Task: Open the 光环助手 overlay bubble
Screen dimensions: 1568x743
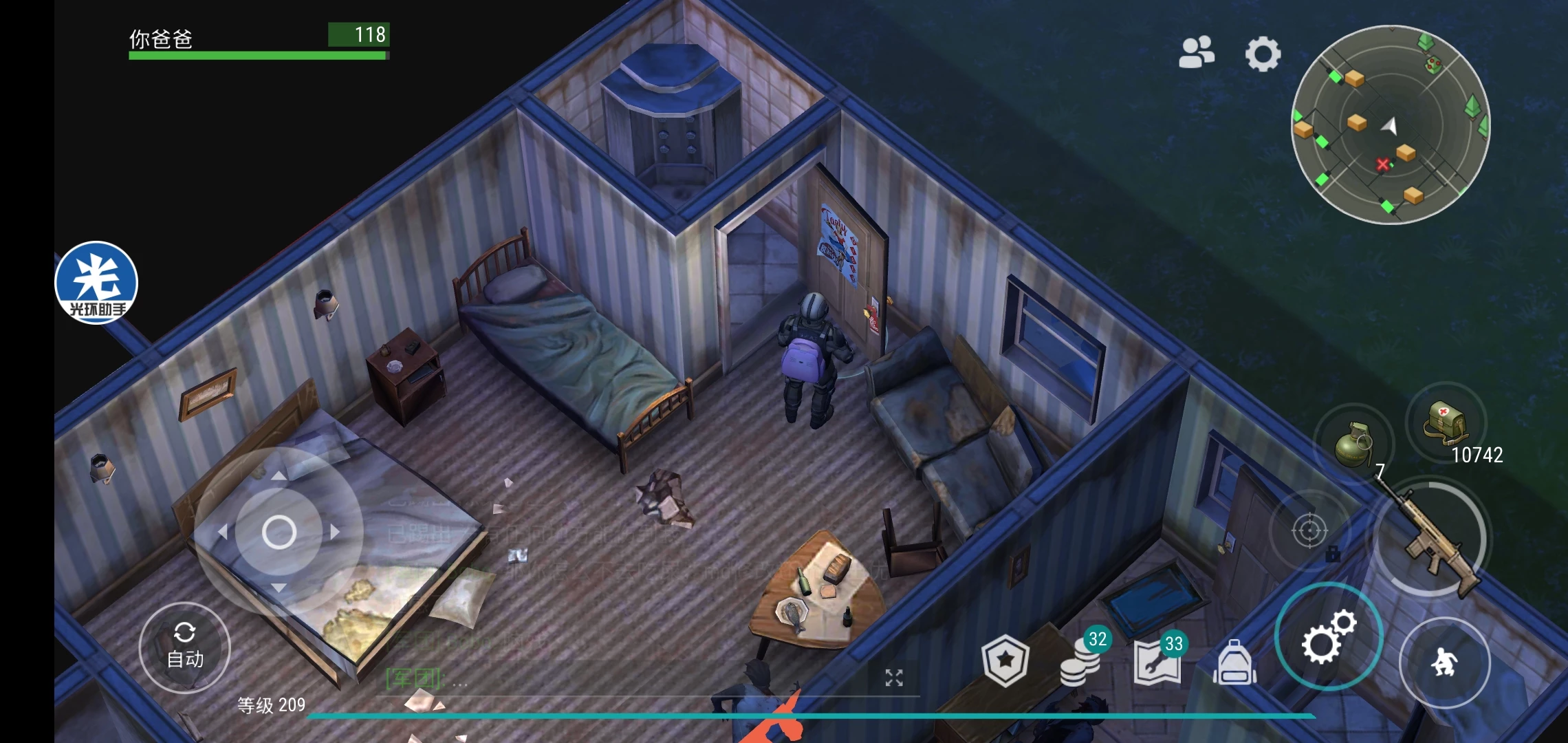Action: [x=96, y=283]
